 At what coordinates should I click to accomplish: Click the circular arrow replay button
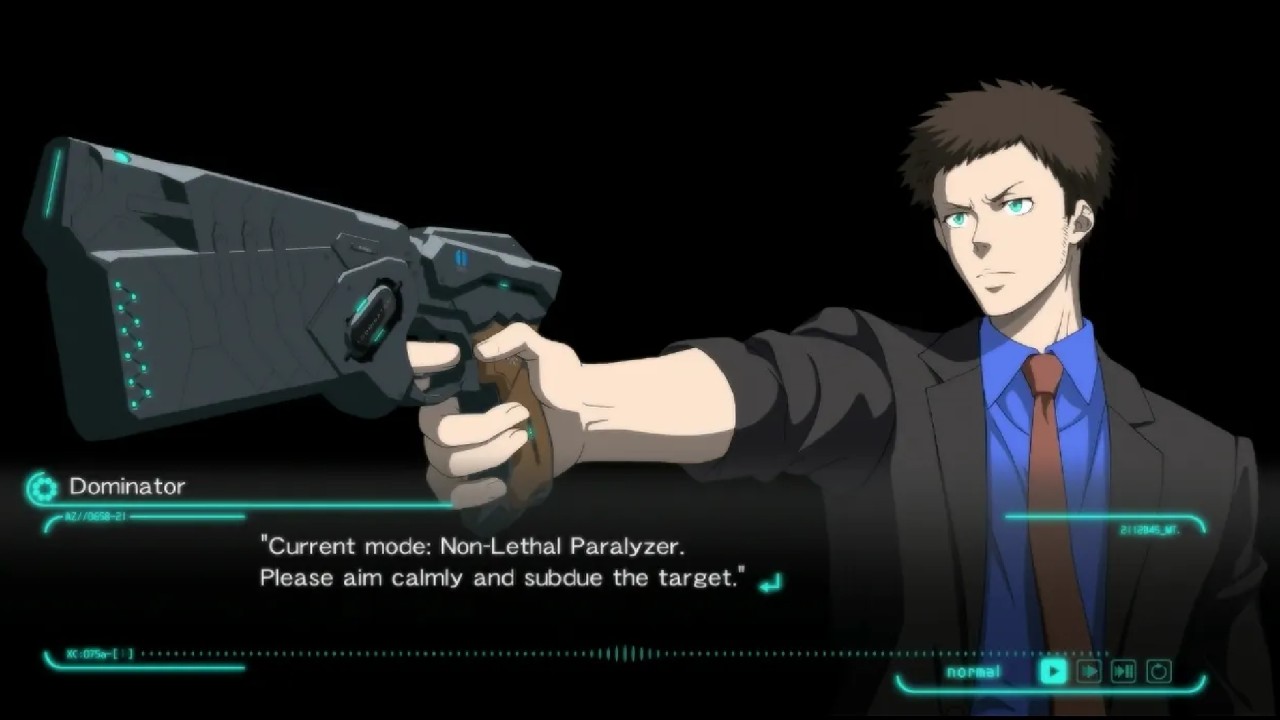click(1159, 671)
